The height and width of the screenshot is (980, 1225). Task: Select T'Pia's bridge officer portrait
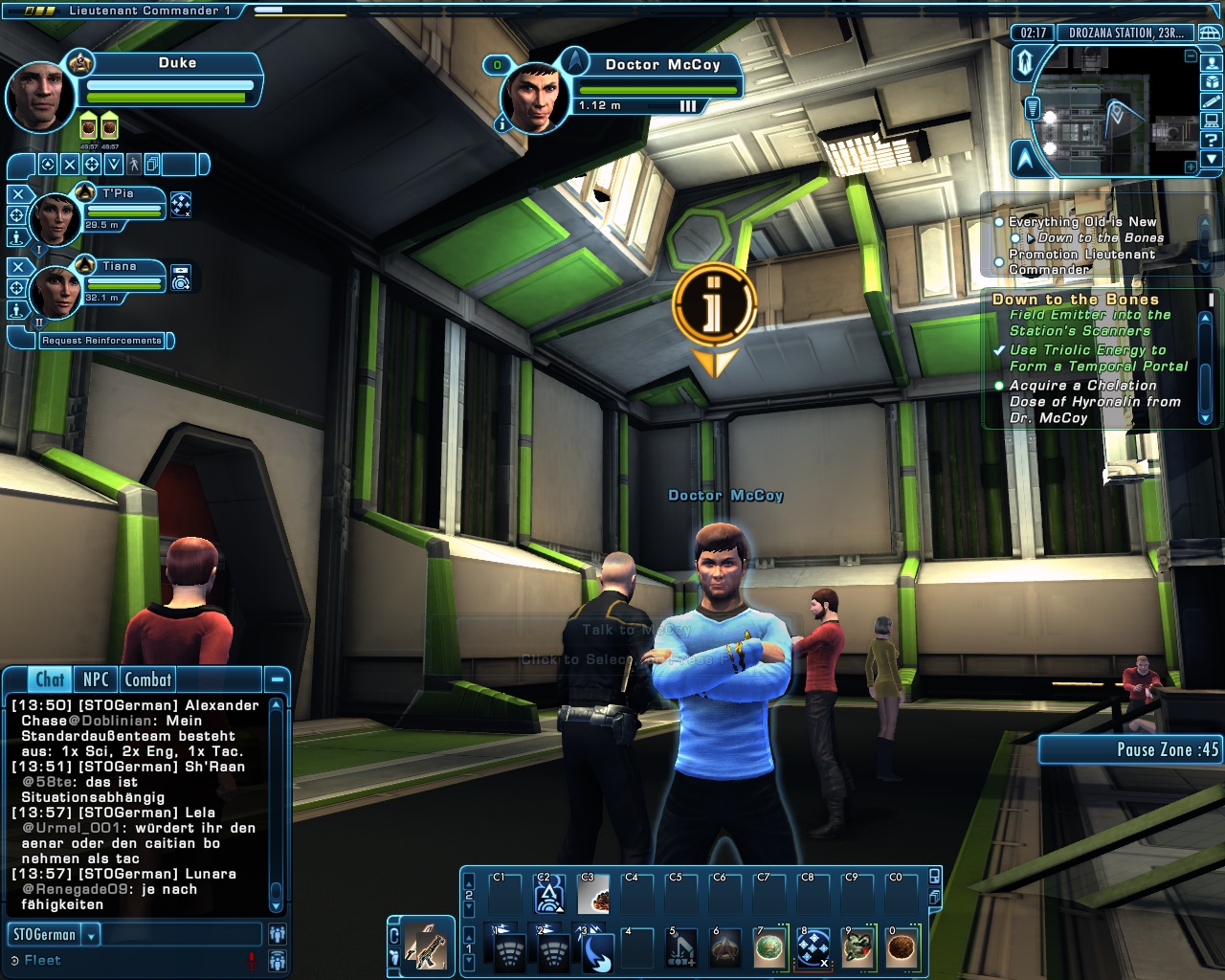55,218
